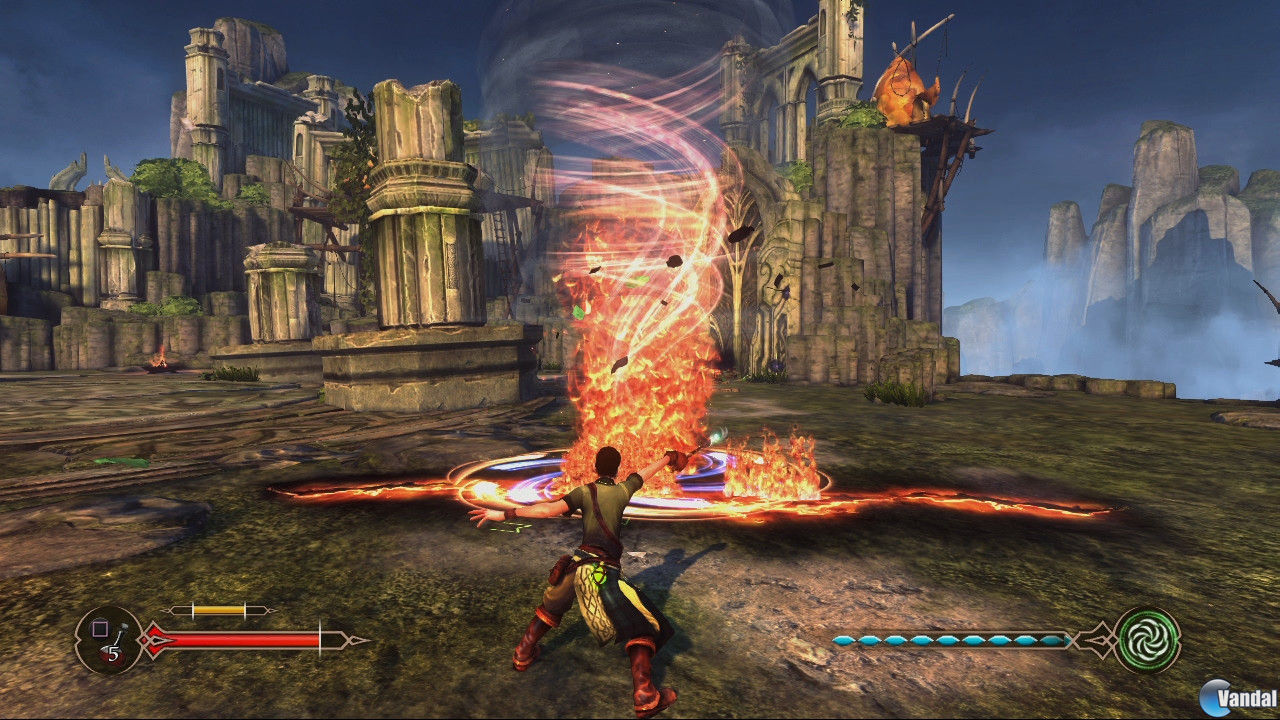Expand the yellow experience bar
This screenshot has width=1280, height=720.
218,609
